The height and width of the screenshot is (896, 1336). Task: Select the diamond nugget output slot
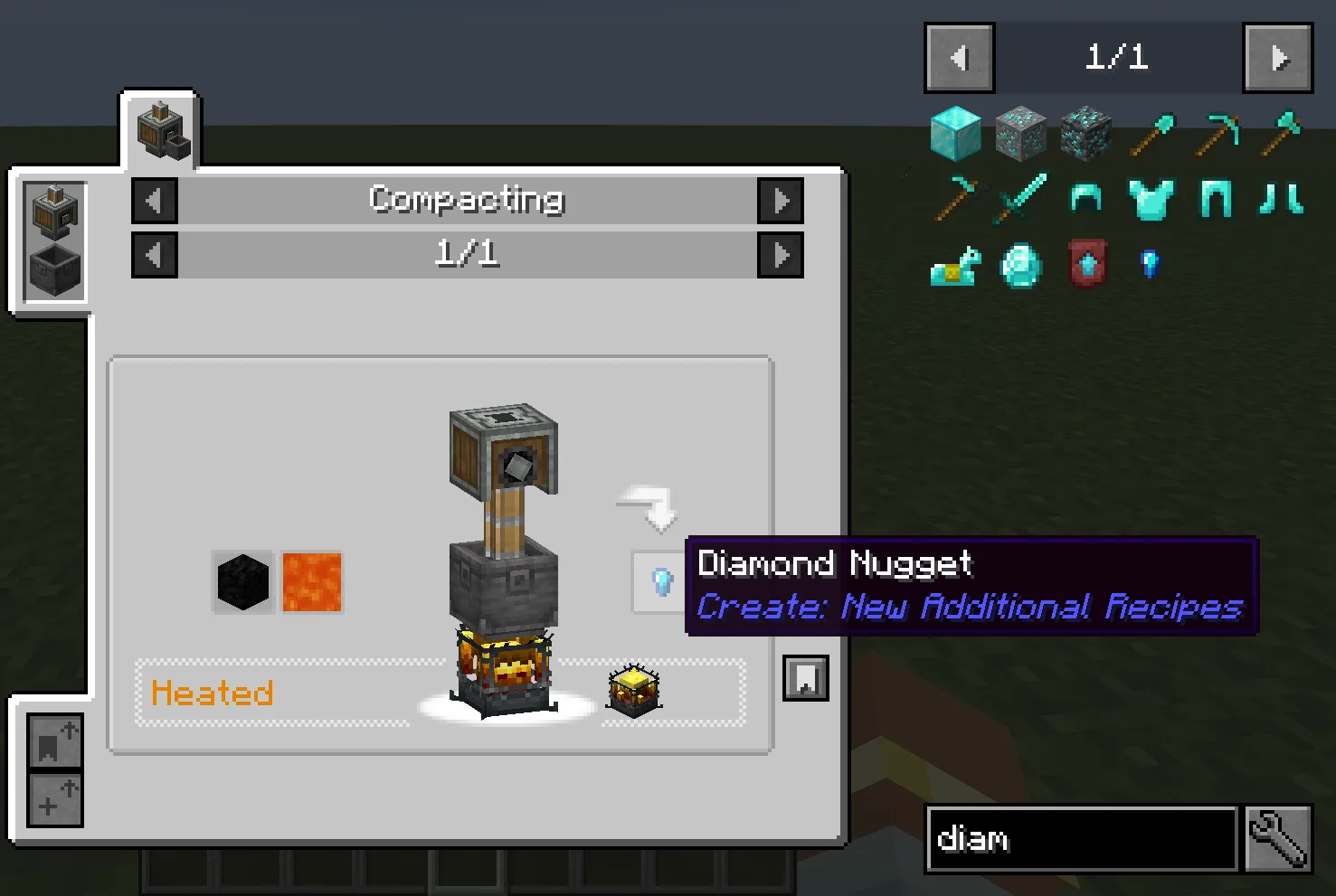tap(661, 582)
